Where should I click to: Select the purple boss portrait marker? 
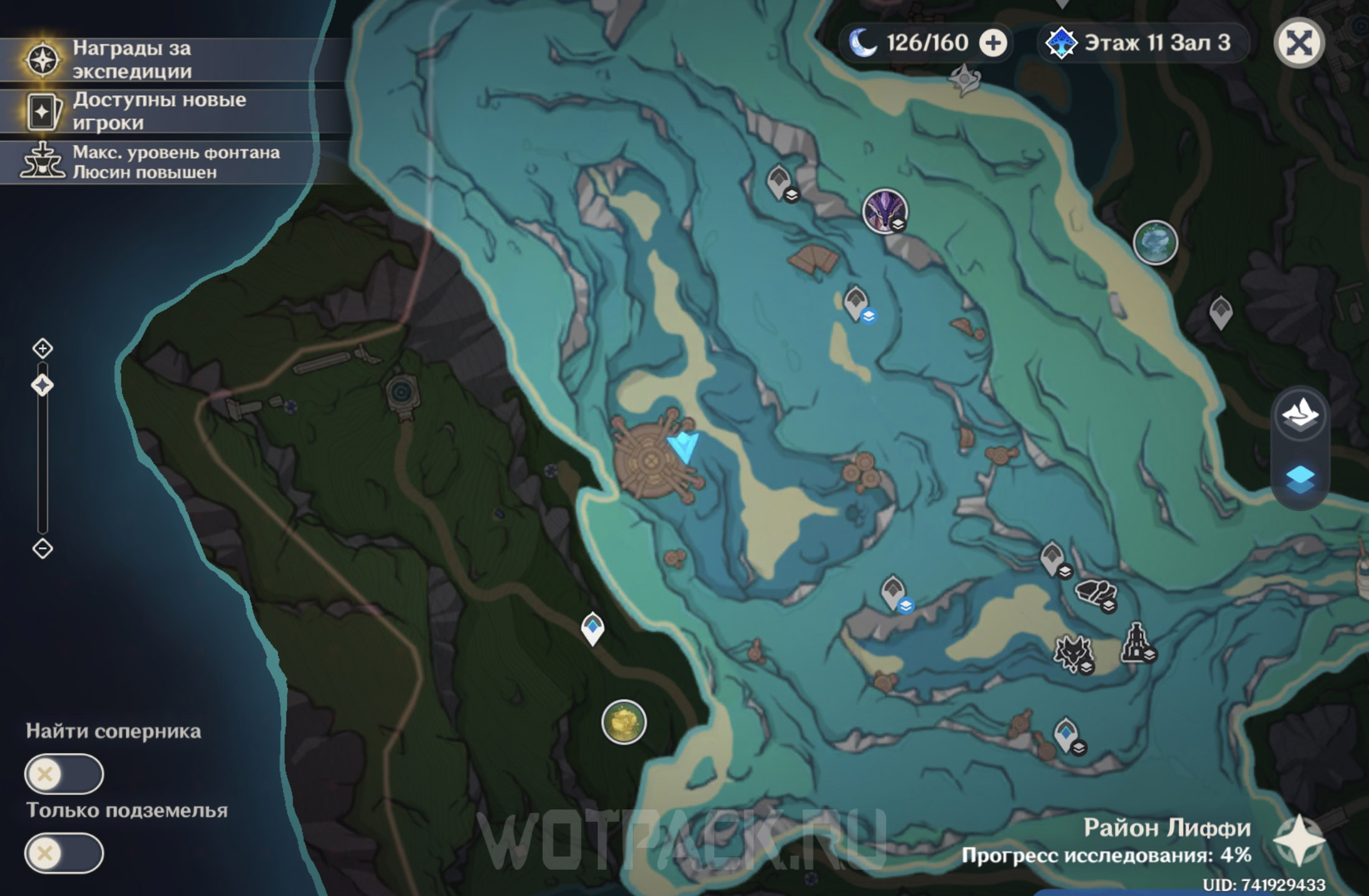(884, 211)
